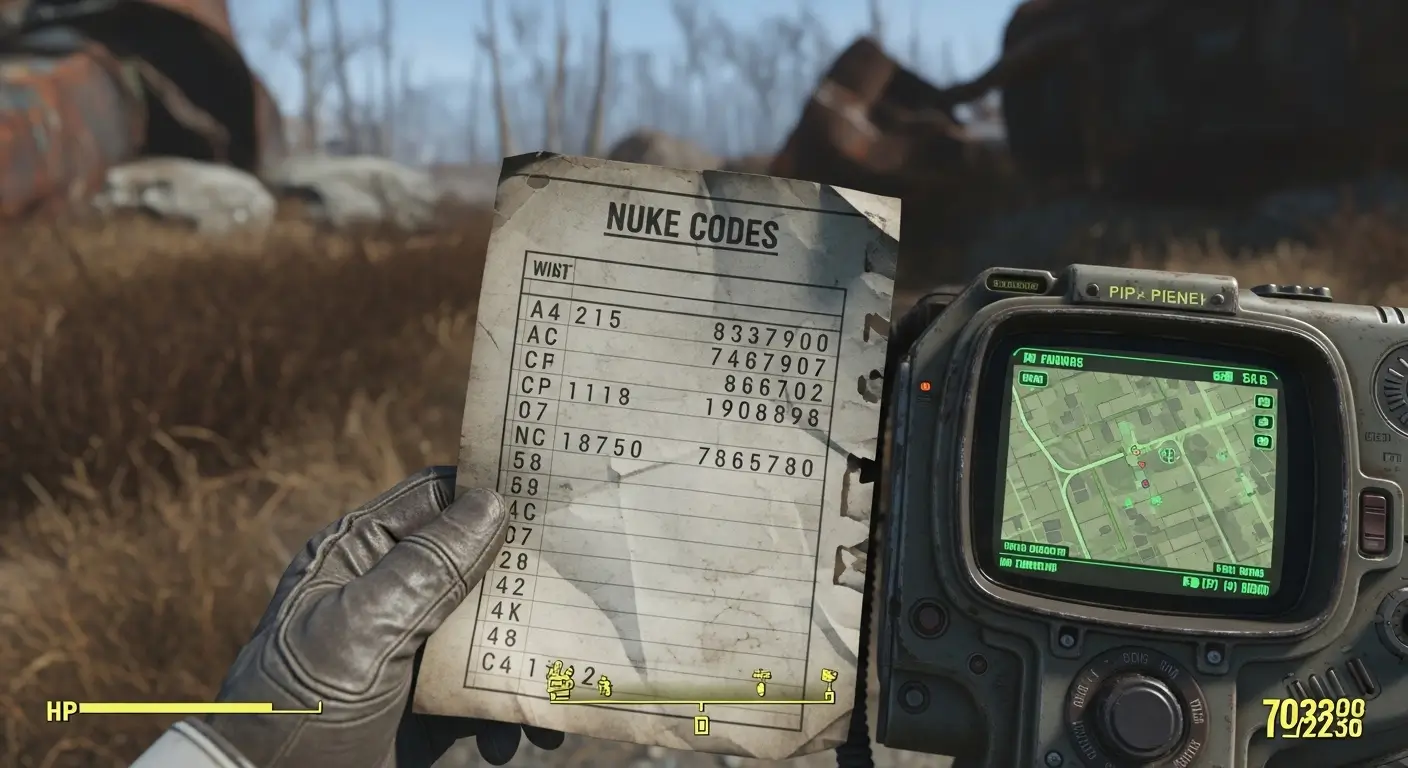
Task: Choose the largest marker icon on the compass
Action: click(560, 681)
